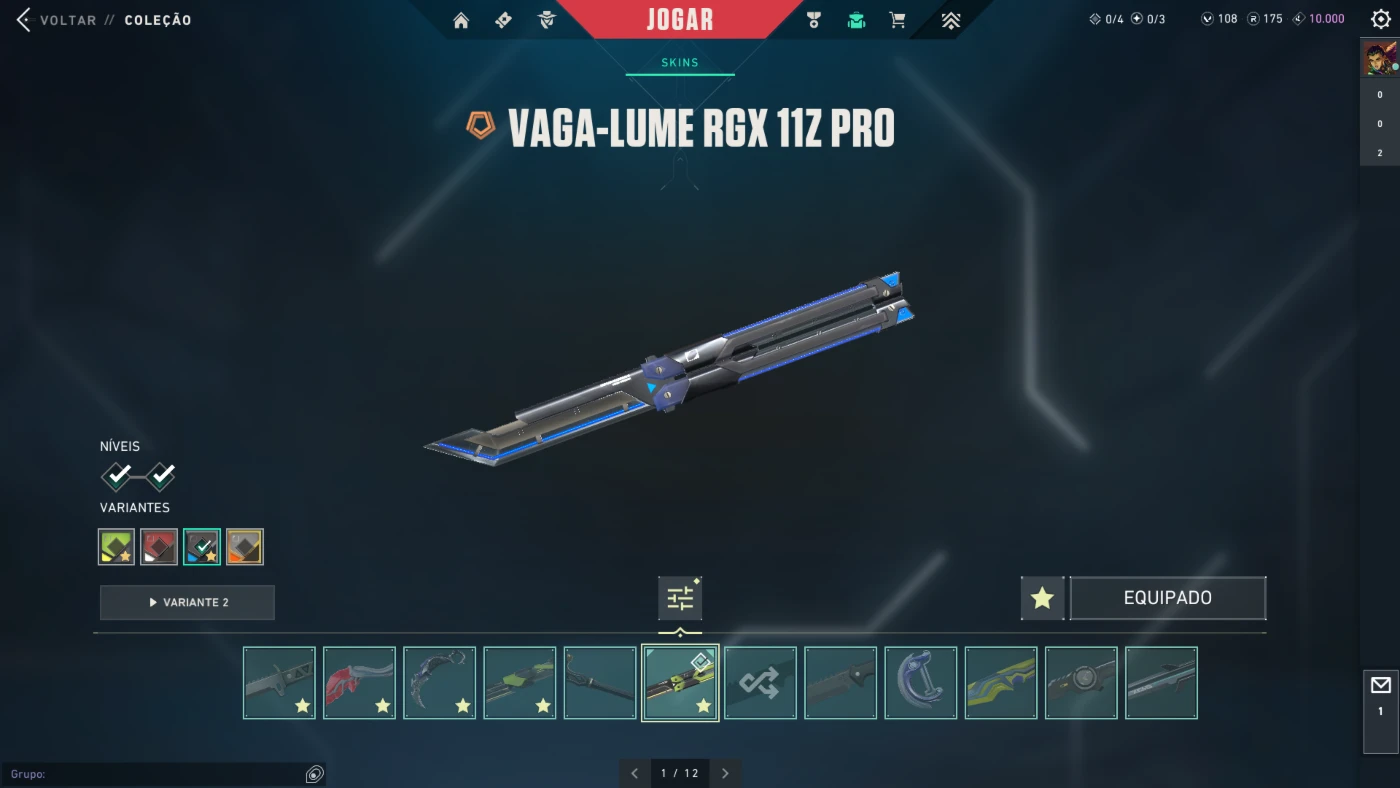Open the store via shopping cart icon

point(897,20)
